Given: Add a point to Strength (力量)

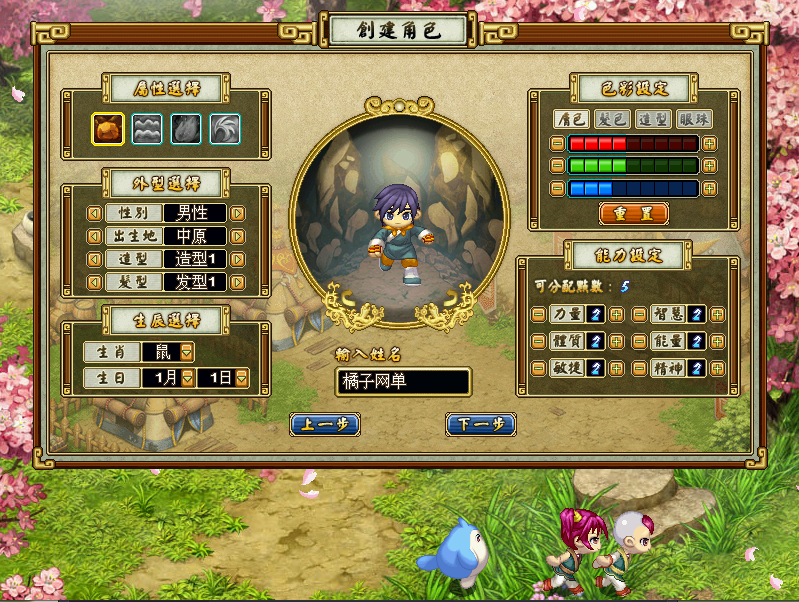Looking at the screenshot, I should (616, 314).
